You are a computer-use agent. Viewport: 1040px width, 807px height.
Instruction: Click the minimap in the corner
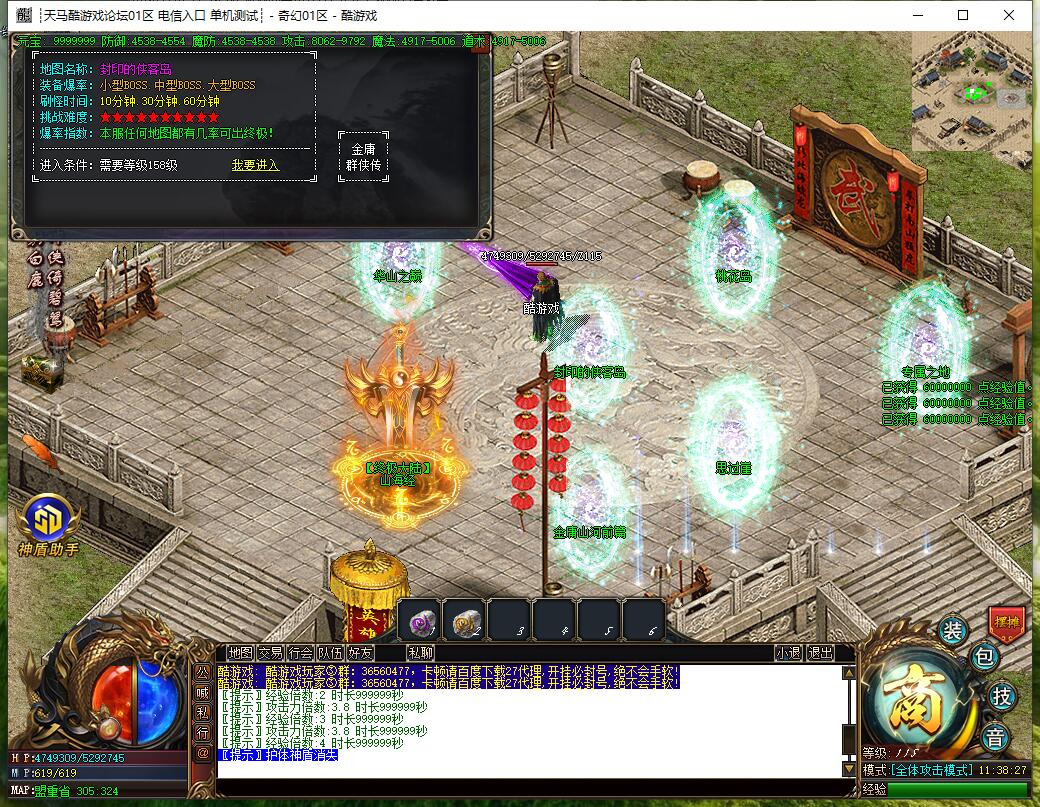point(970,91)
